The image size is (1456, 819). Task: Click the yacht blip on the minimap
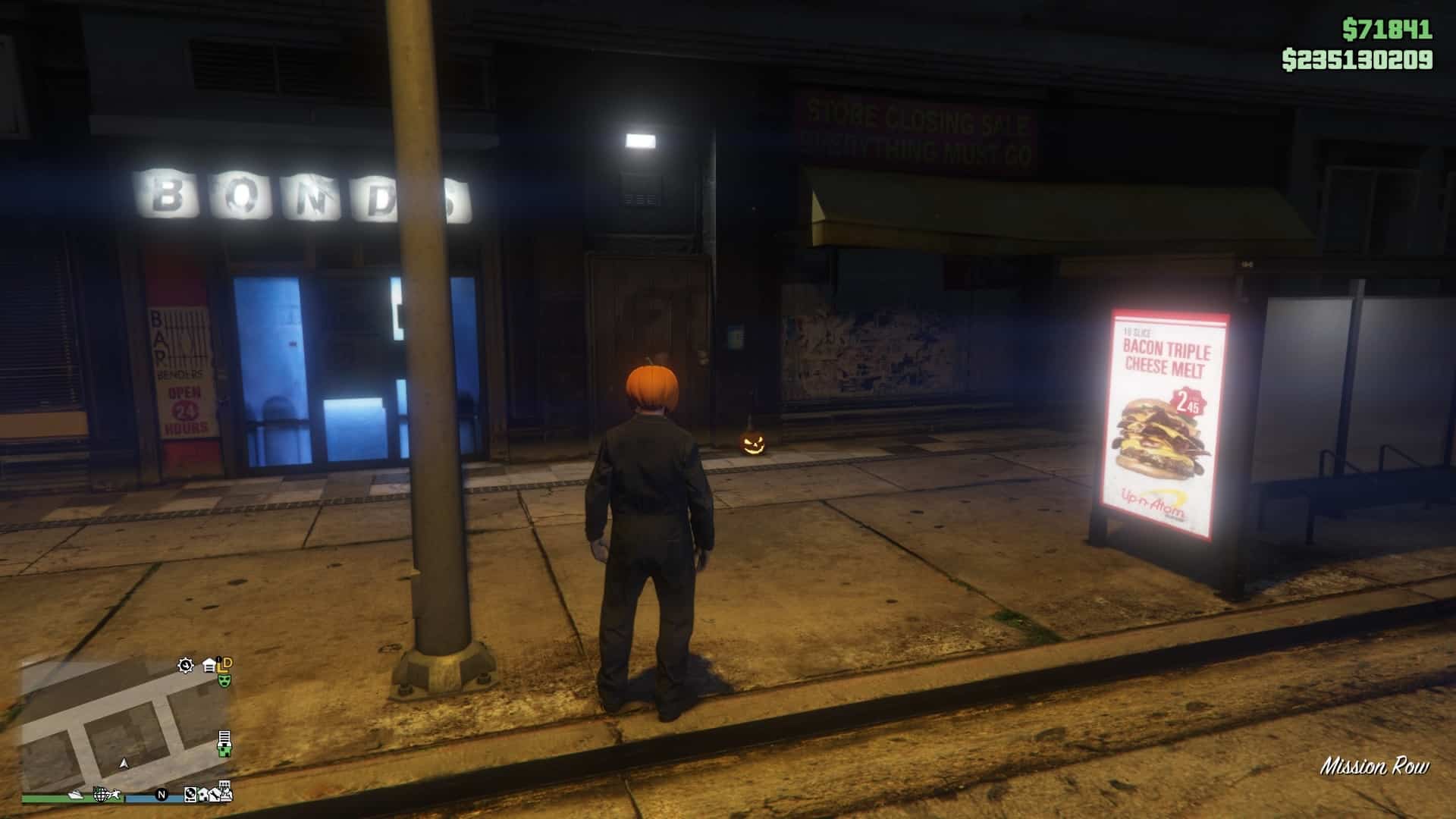(77, 795)
